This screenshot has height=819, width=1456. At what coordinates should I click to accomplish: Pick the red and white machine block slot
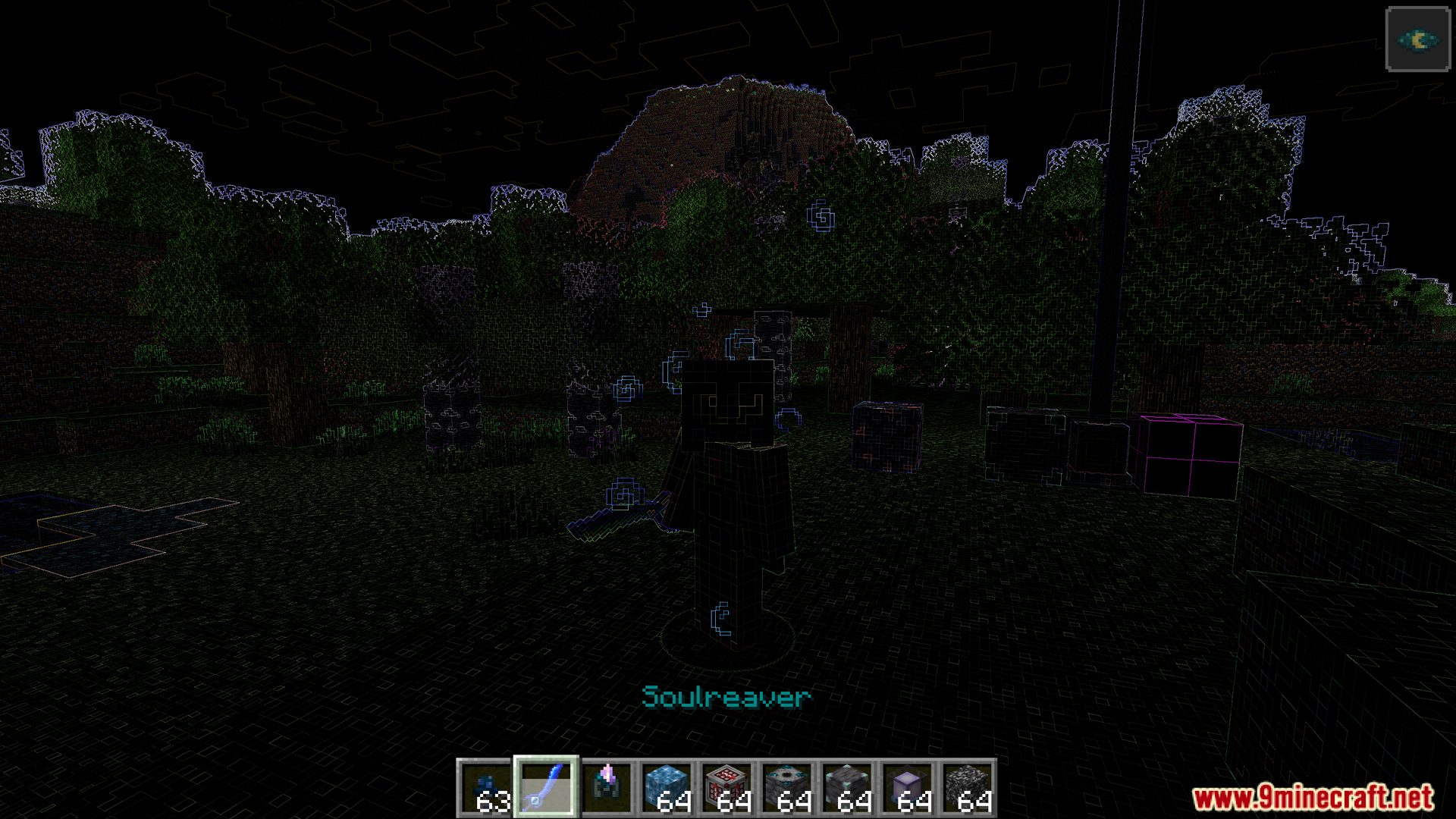click(x=726, y=787)
